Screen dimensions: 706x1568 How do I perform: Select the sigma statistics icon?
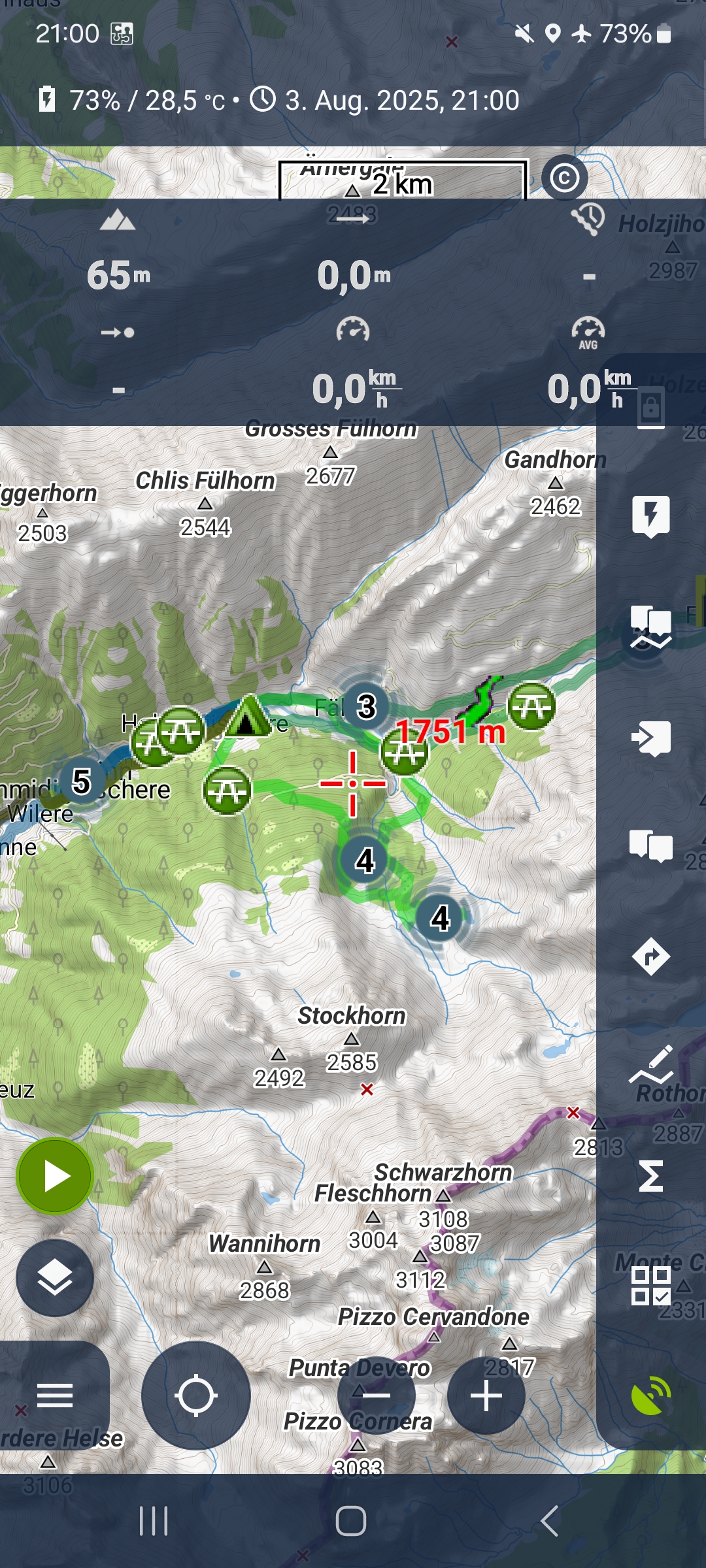[651, 1176]
